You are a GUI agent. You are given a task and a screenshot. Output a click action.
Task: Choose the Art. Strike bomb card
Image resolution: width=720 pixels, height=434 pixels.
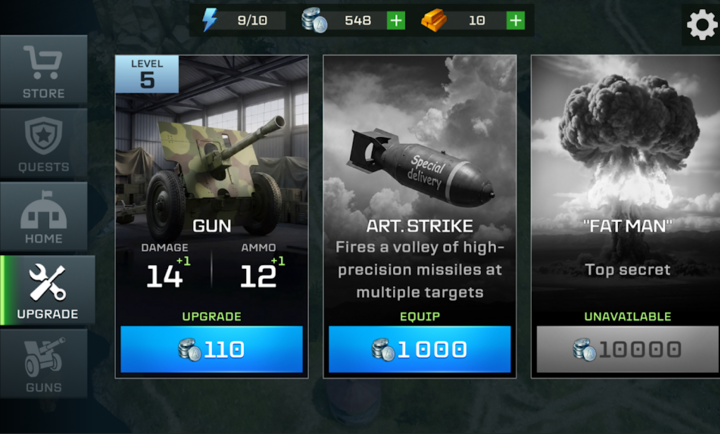[x=419, y=180]
